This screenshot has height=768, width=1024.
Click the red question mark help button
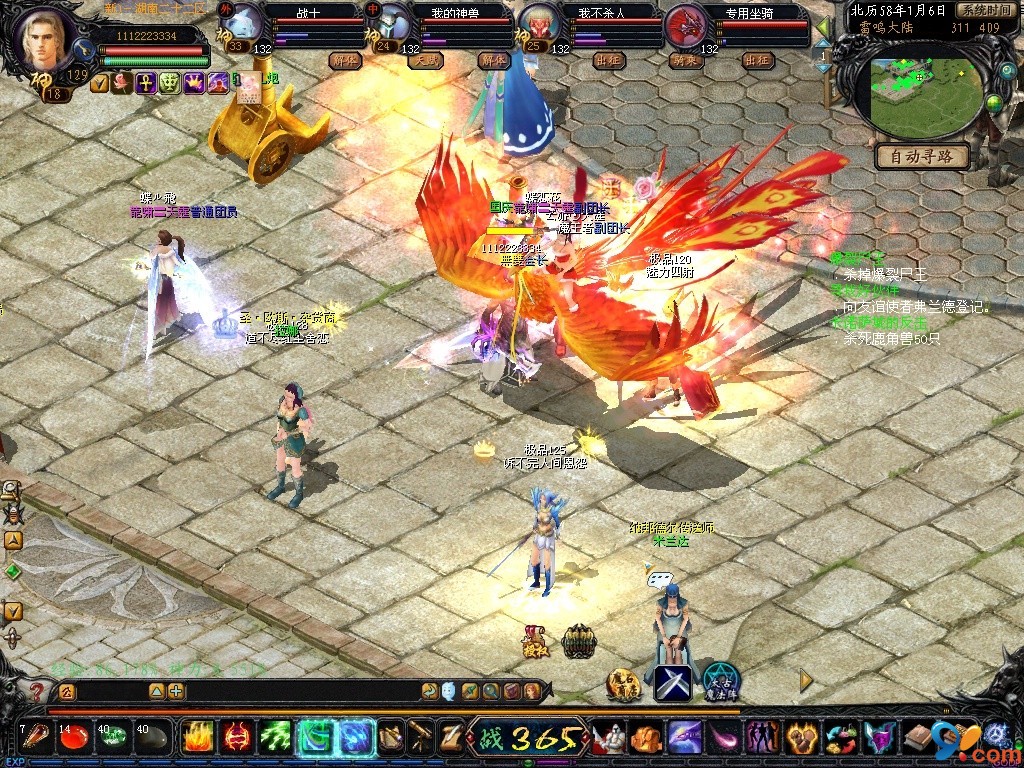tap(37, 691)
